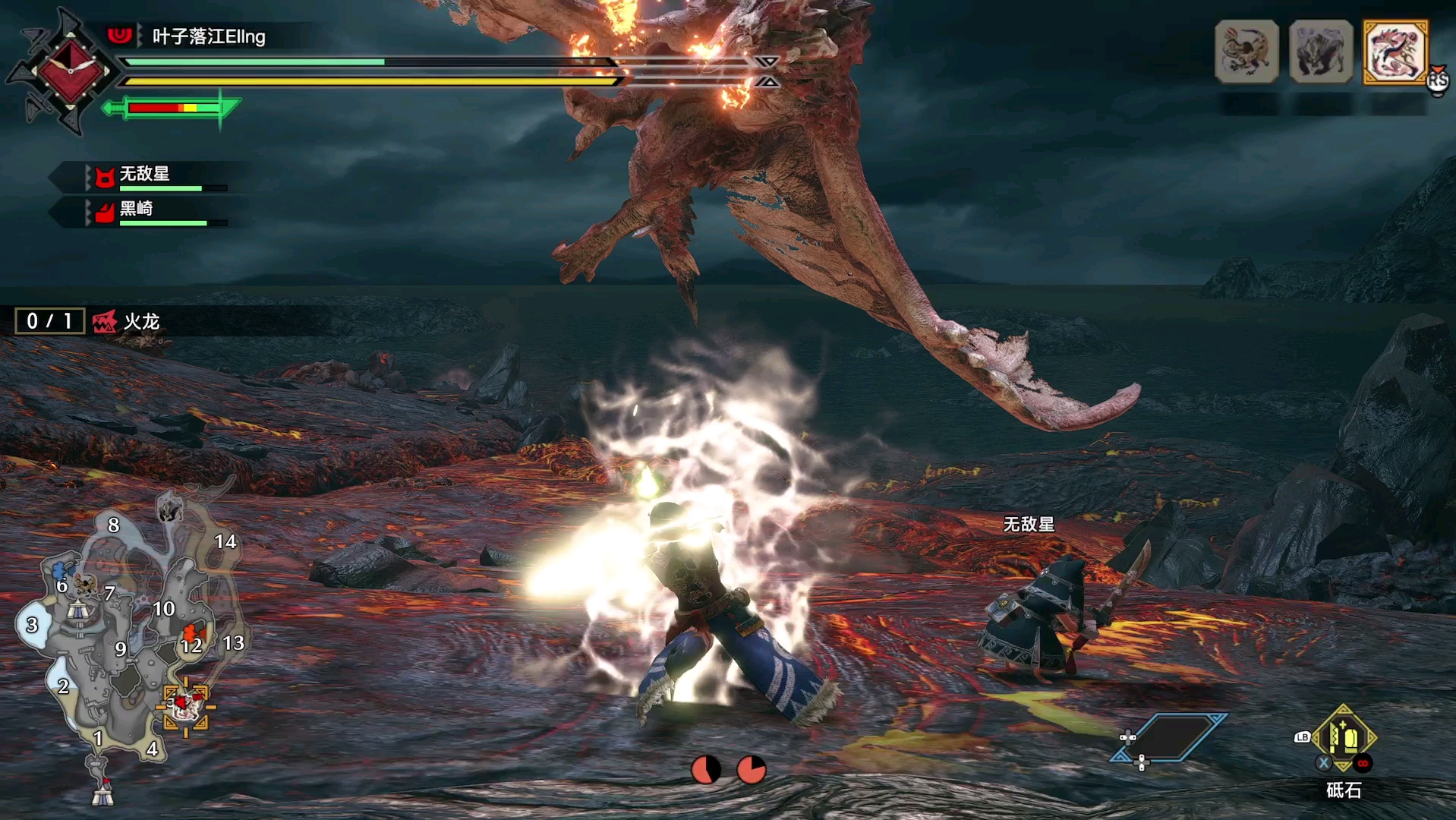
Task: Open the blue action bar panel
Action: 1169,737
